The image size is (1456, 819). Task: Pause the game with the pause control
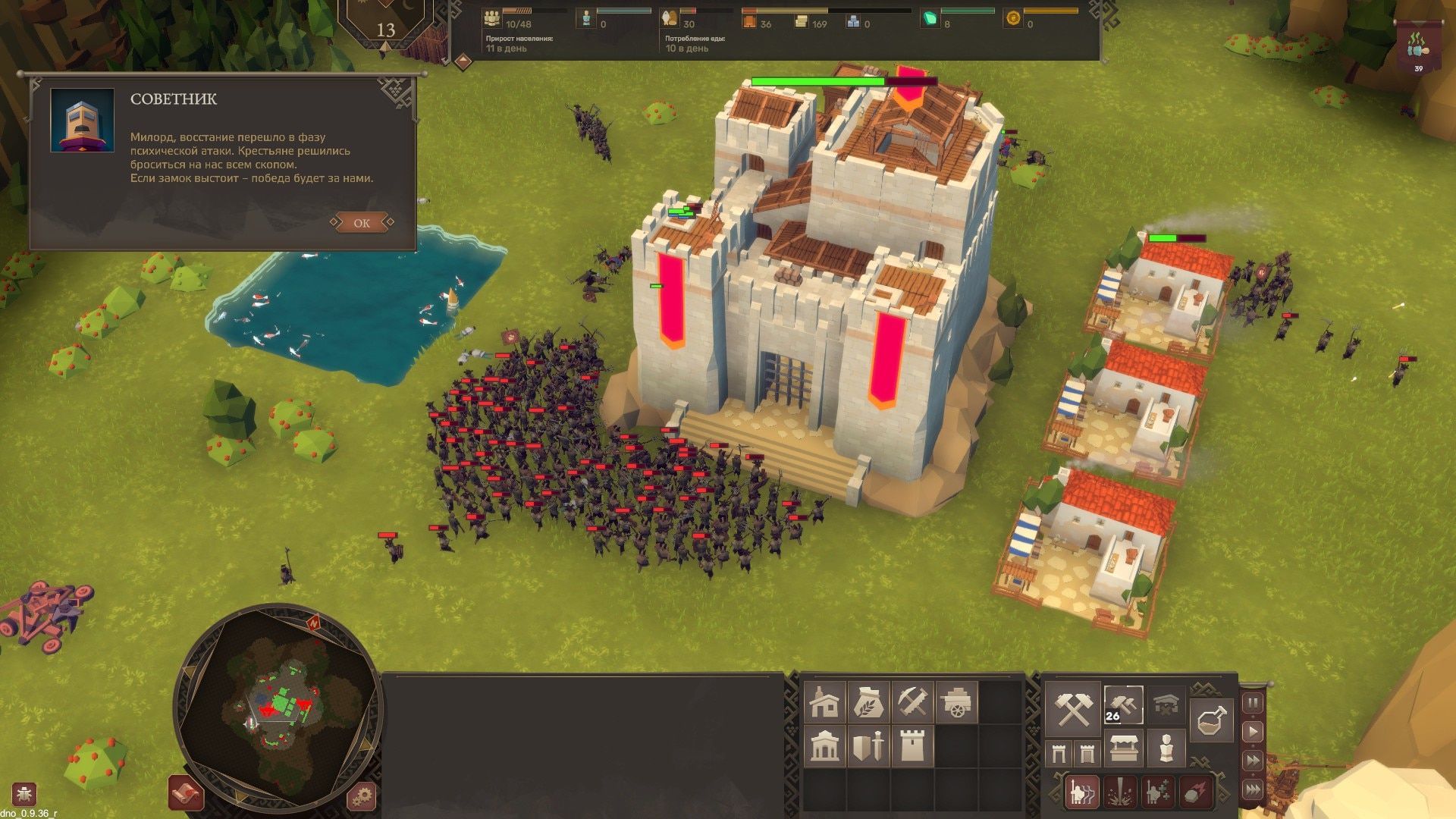coord(1254,701)
